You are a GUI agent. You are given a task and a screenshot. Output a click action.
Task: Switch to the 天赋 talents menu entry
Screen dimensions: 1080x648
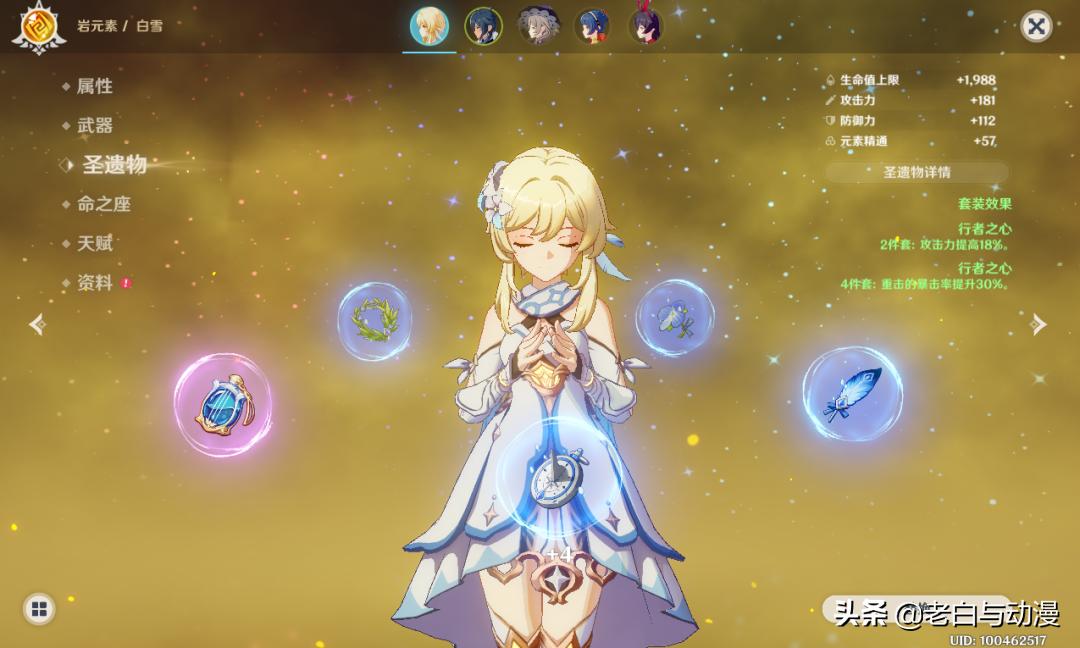tap(94, 243)
